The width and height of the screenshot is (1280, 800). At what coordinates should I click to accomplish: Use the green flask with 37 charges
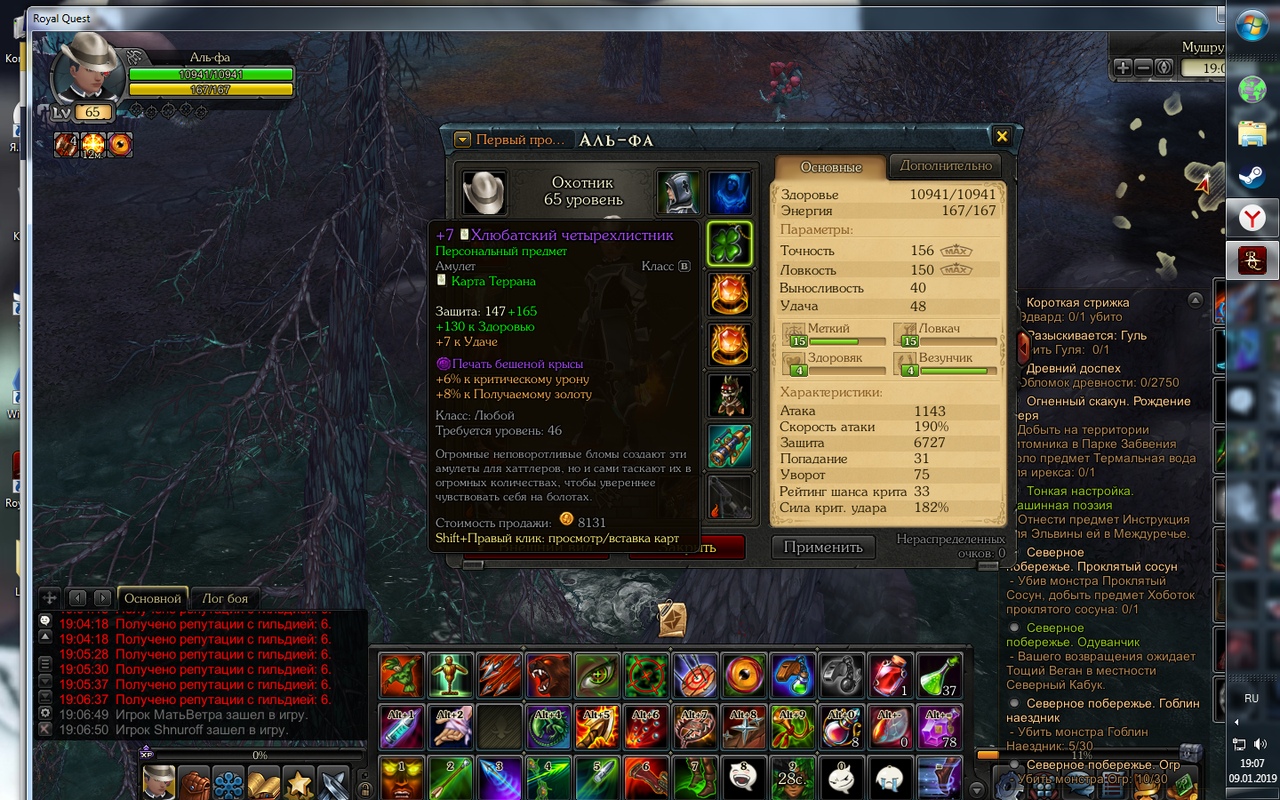coord(939,675)
